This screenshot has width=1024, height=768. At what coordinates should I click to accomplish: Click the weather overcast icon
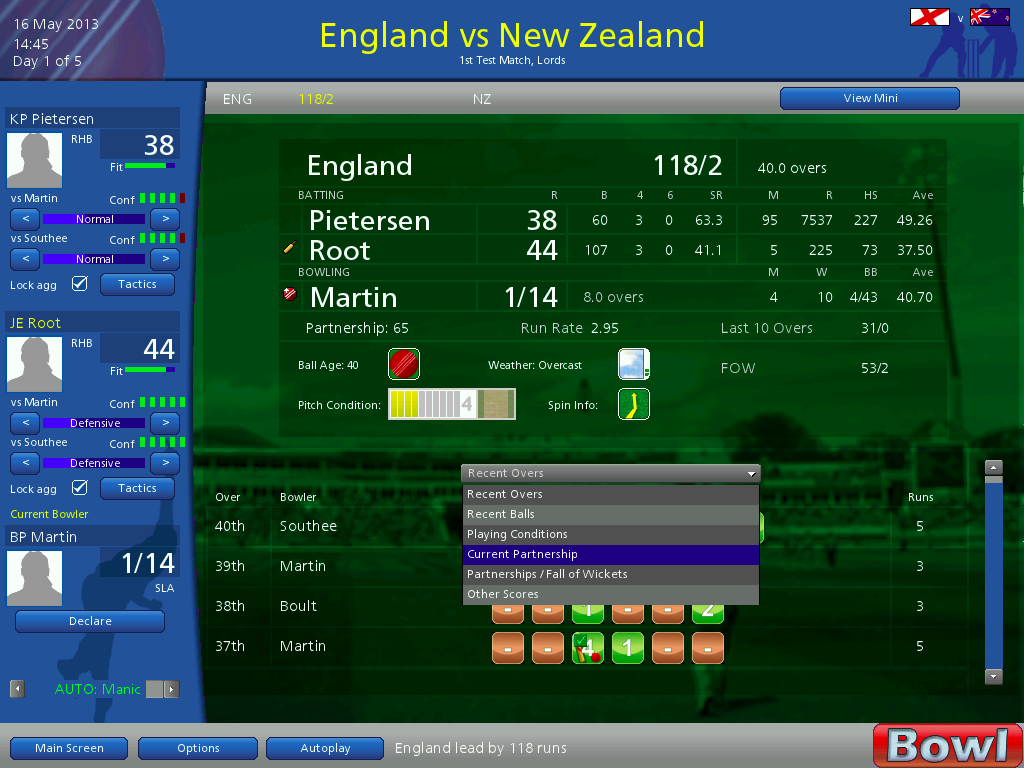[x=634, y=364]
